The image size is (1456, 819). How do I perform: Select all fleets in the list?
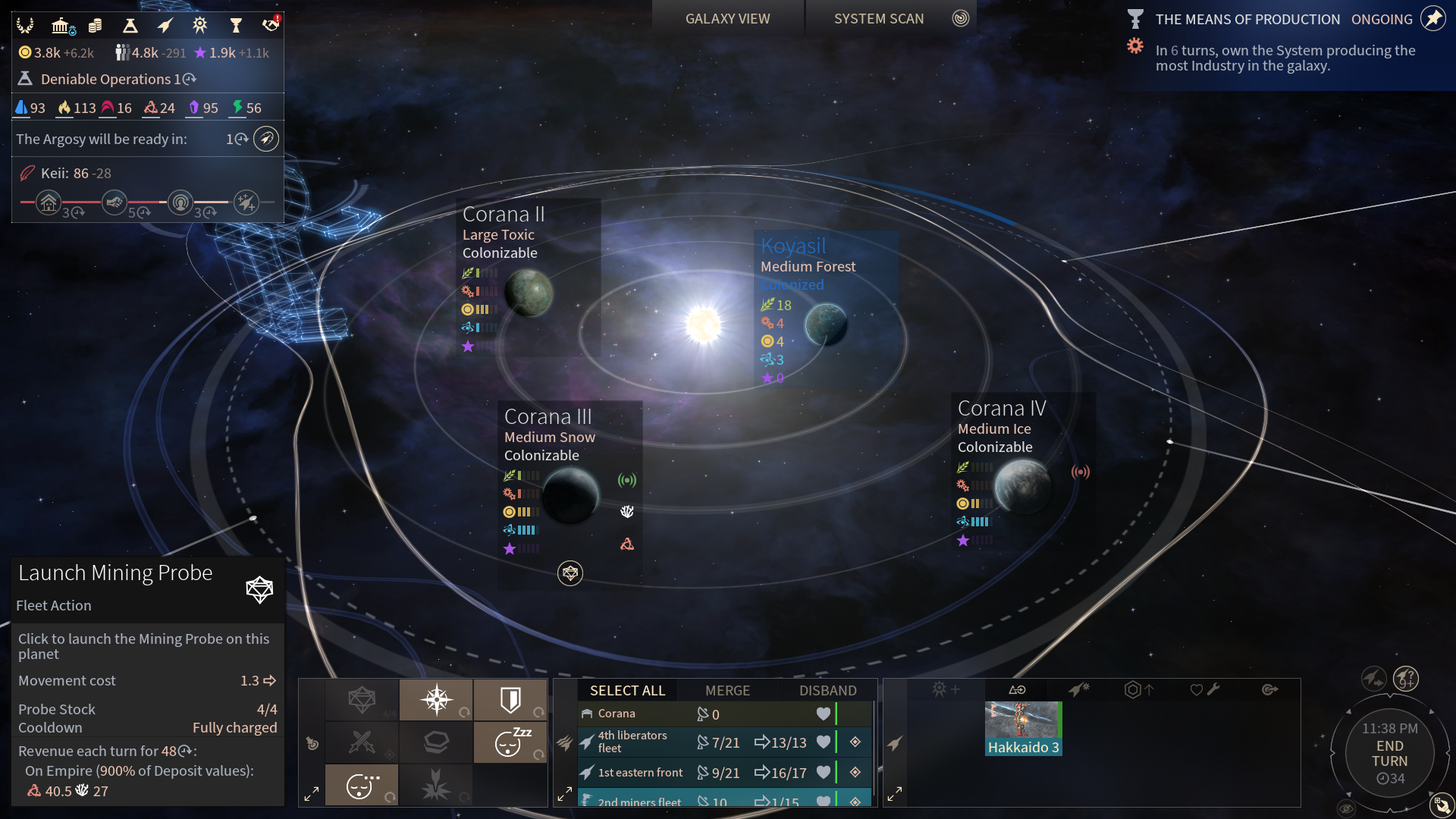pos(627,690)
